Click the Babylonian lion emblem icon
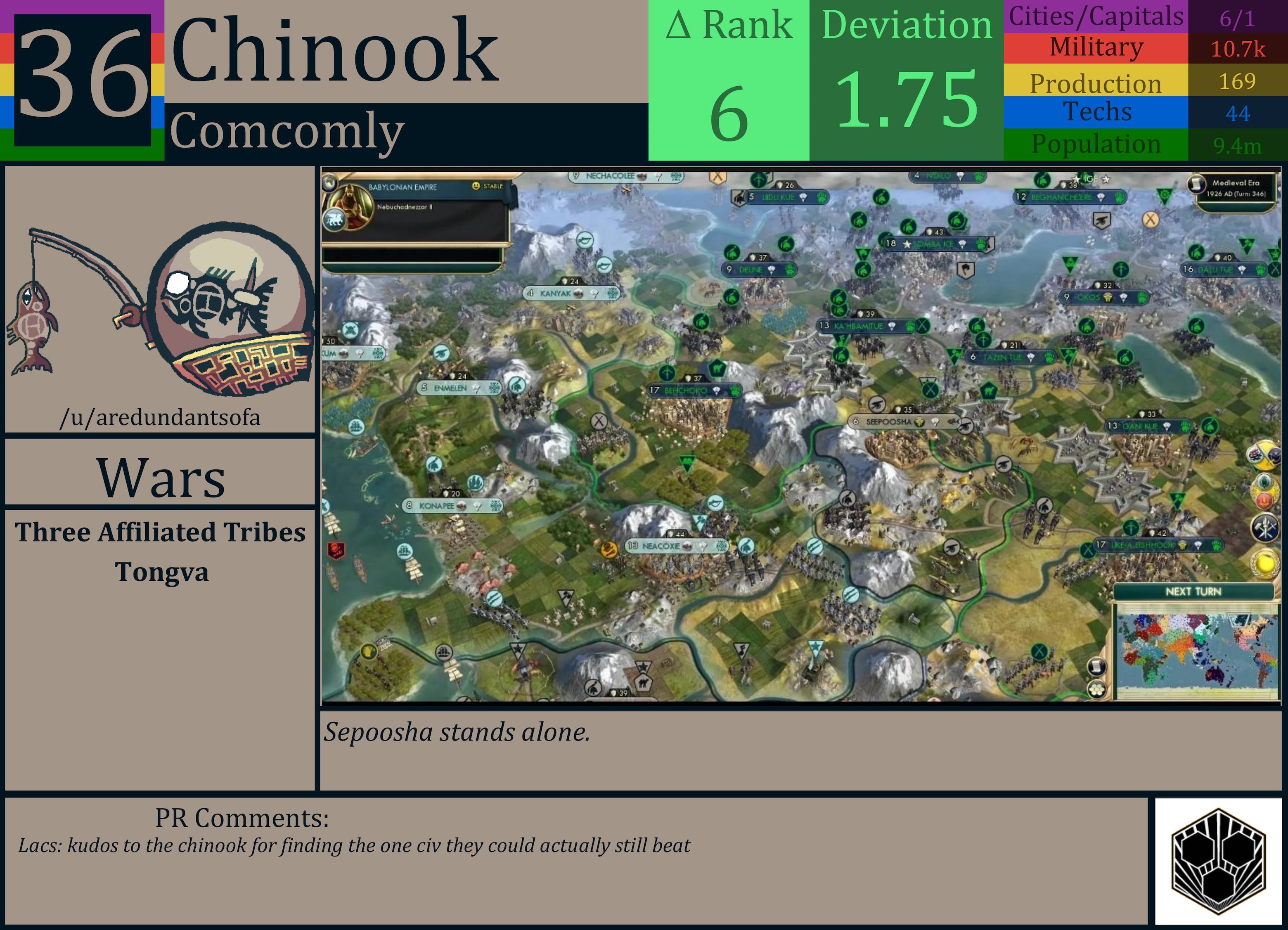The image size is (1288, 930). pos(334,219)
